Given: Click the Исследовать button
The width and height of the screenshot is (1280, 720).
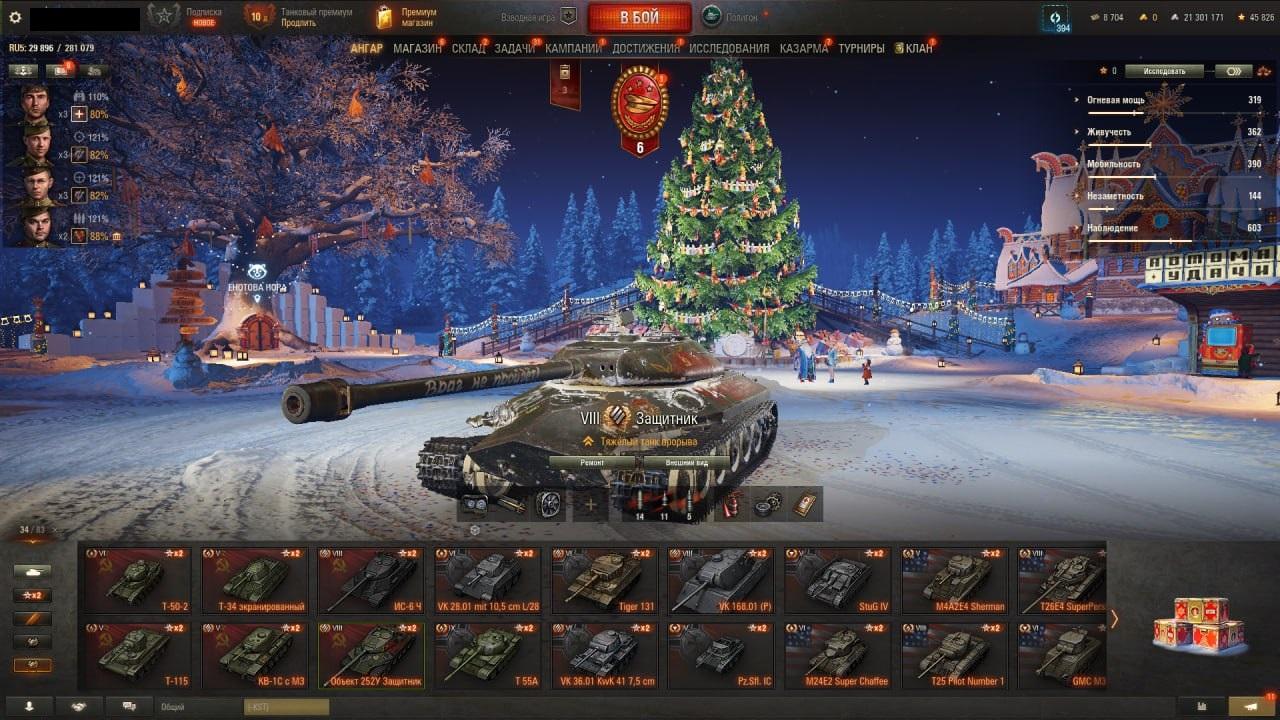Looking at the screenshot, I should point(1163,71).
